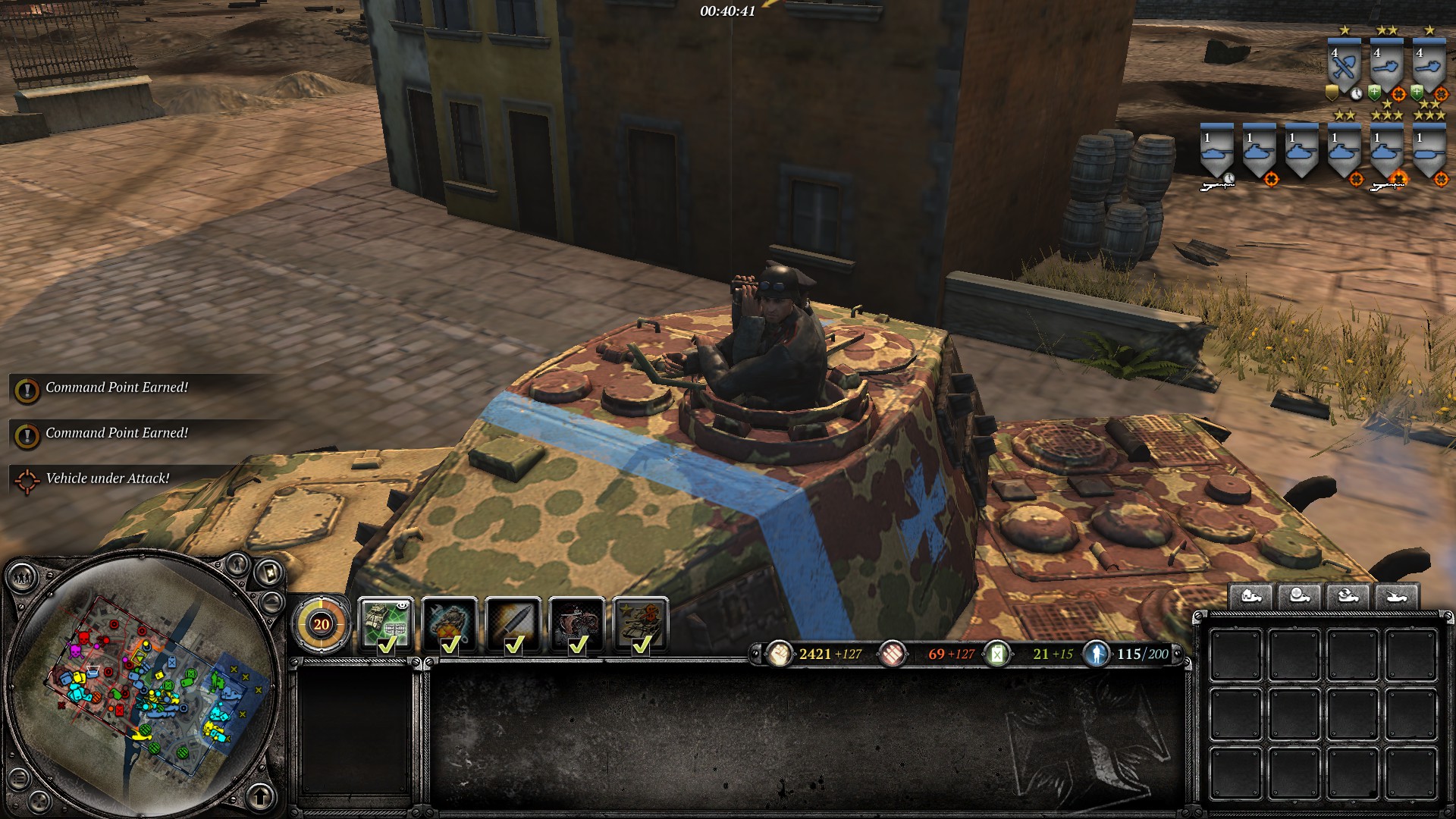This screenshot has height=819, width=1456.
Task: Open the menu list button by the minimap
Action: point(20,777)
